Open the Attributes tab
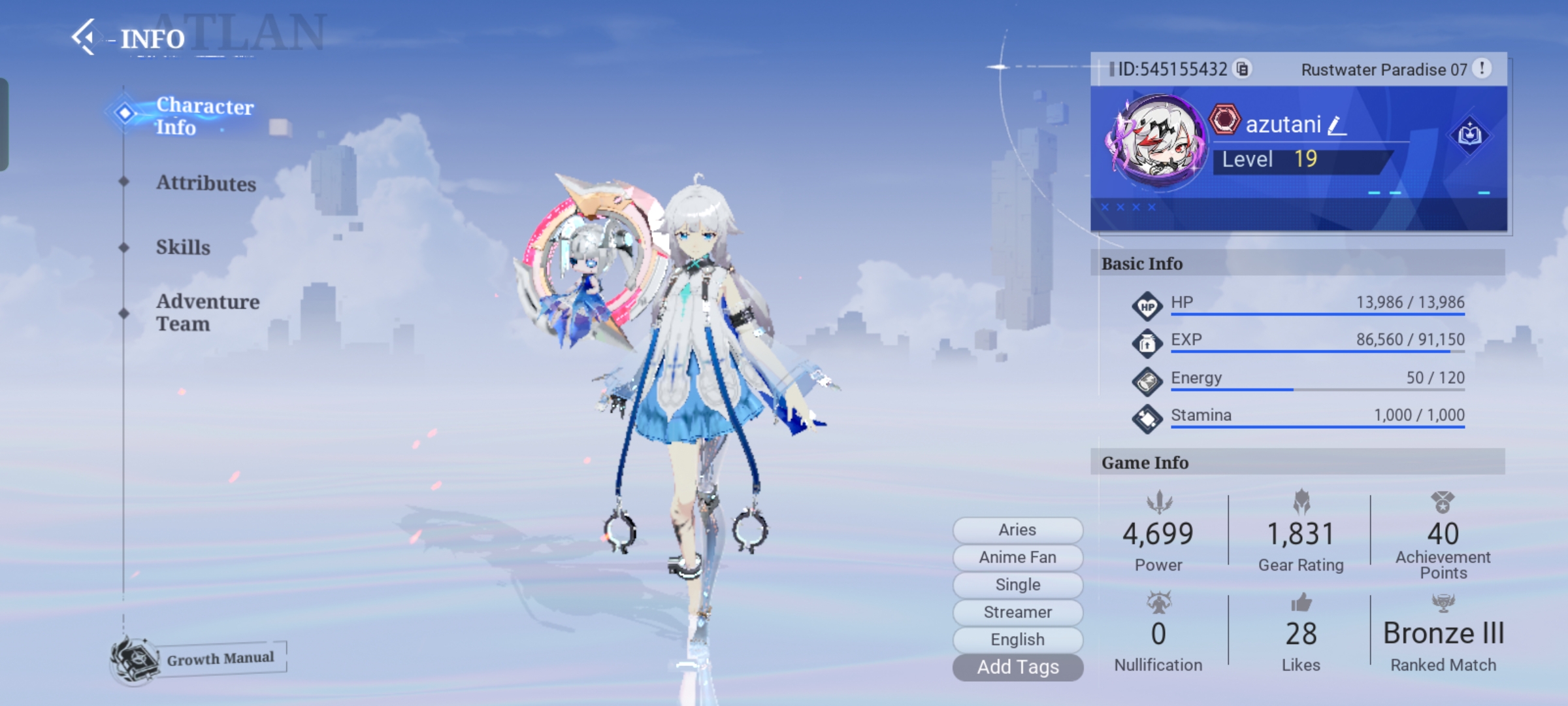 click(x=206, y=183)
